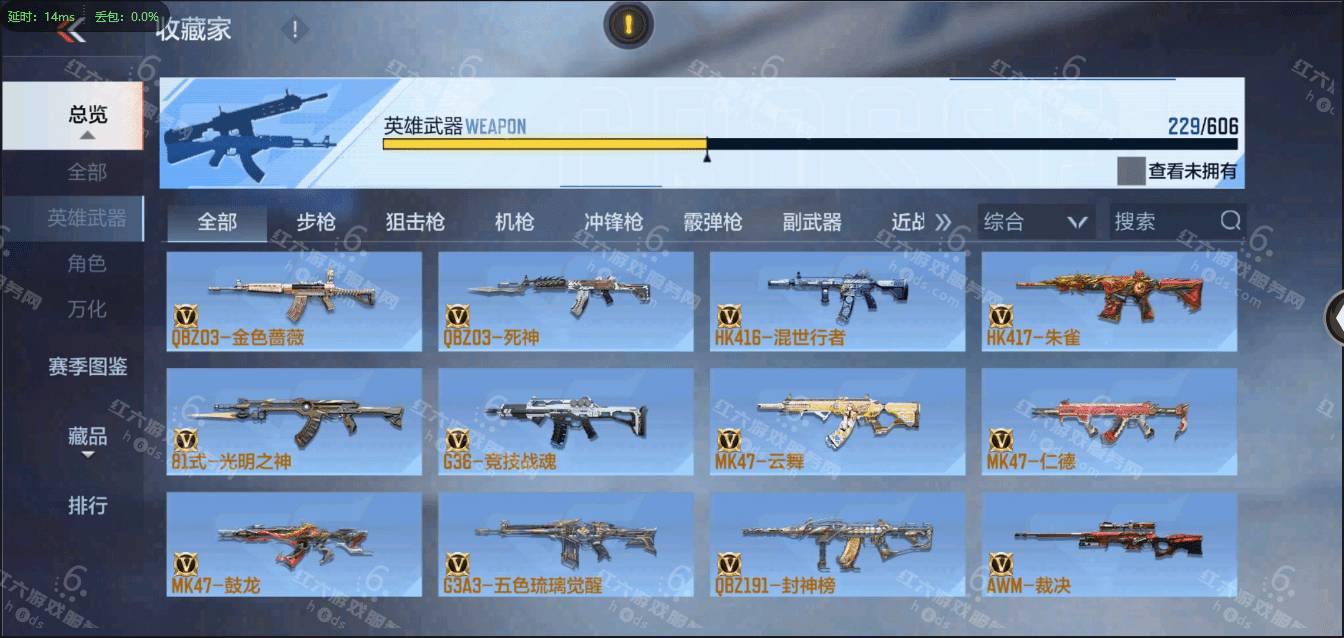Select 角色 in the sidebar
The image size is (1344, 638).
tap(87, 264)
